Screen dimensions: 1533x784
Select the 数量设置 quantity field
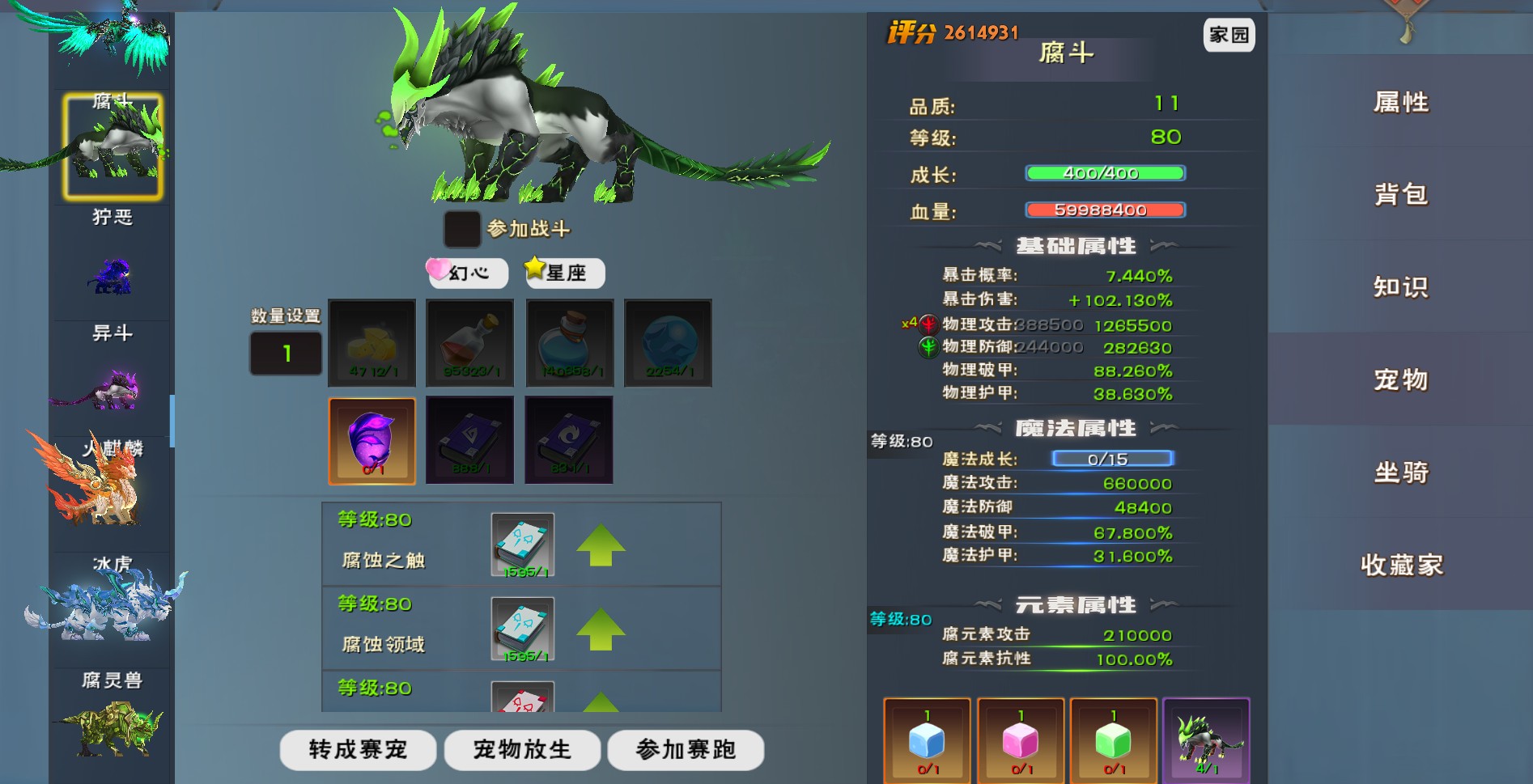tap(286, 354)
